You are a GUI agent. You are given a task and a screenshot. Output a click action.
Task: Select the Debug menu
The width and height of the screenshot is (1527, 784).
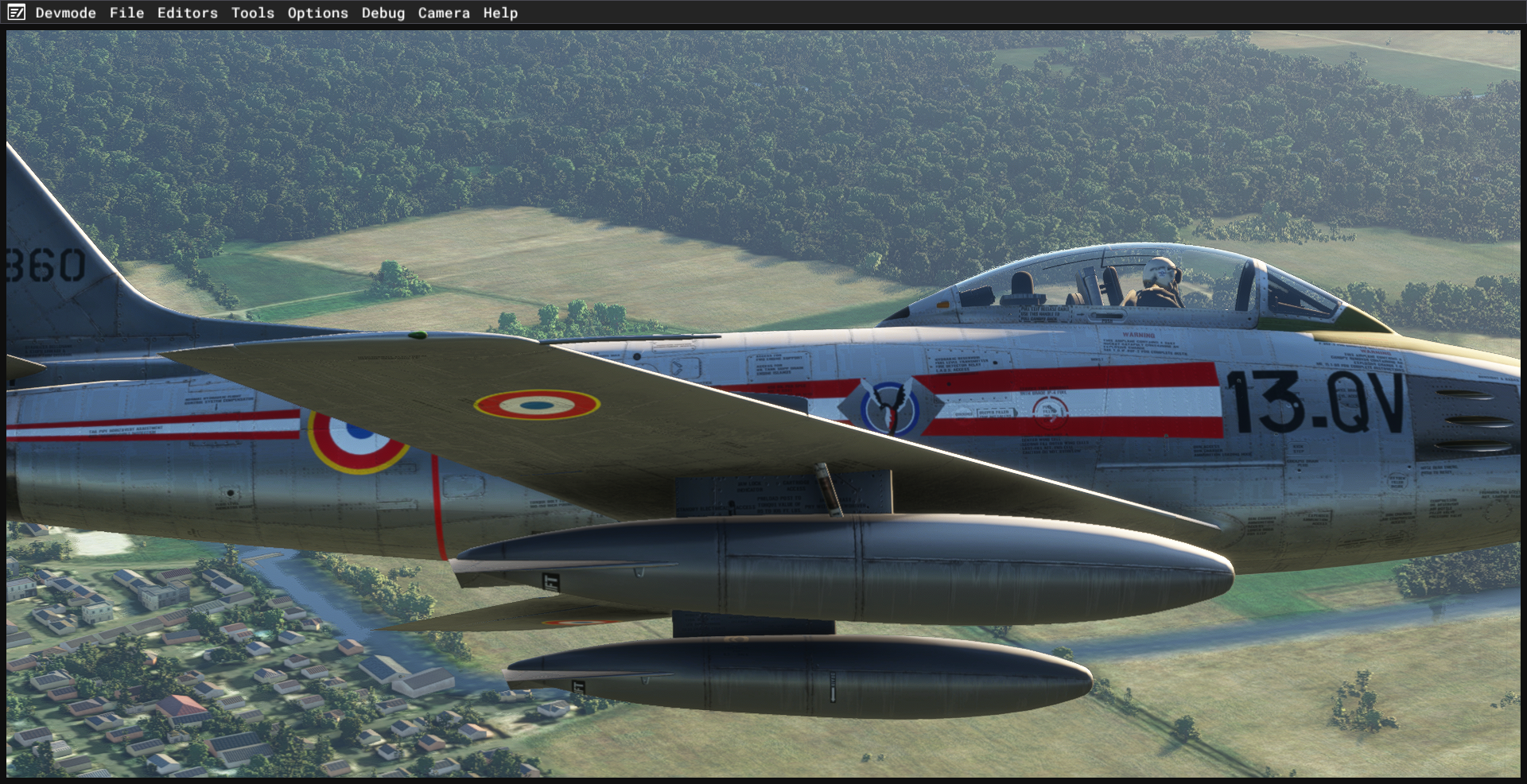[383, 13]
